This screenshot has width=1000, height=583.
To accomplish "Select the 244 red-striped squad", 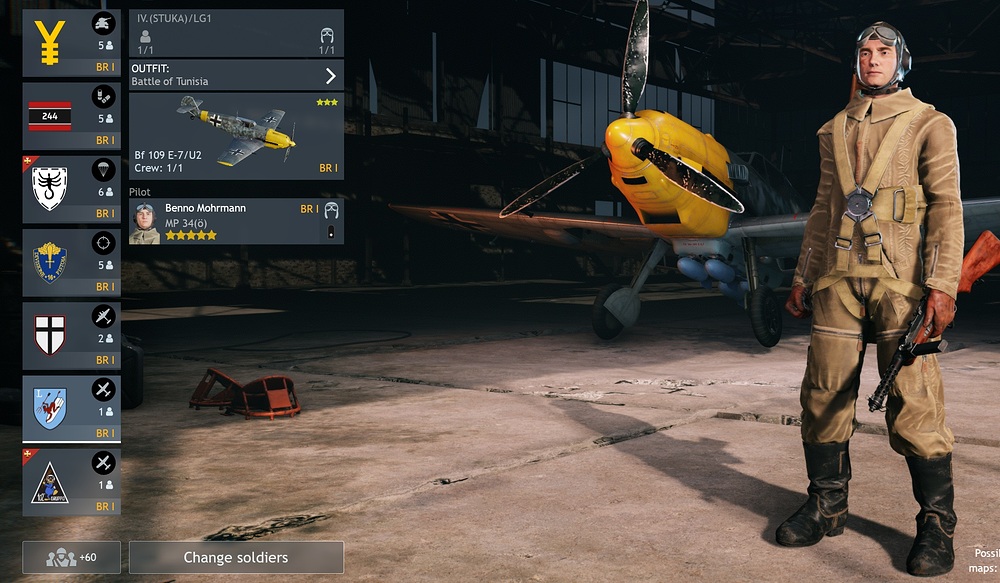I will click(71, 116).
